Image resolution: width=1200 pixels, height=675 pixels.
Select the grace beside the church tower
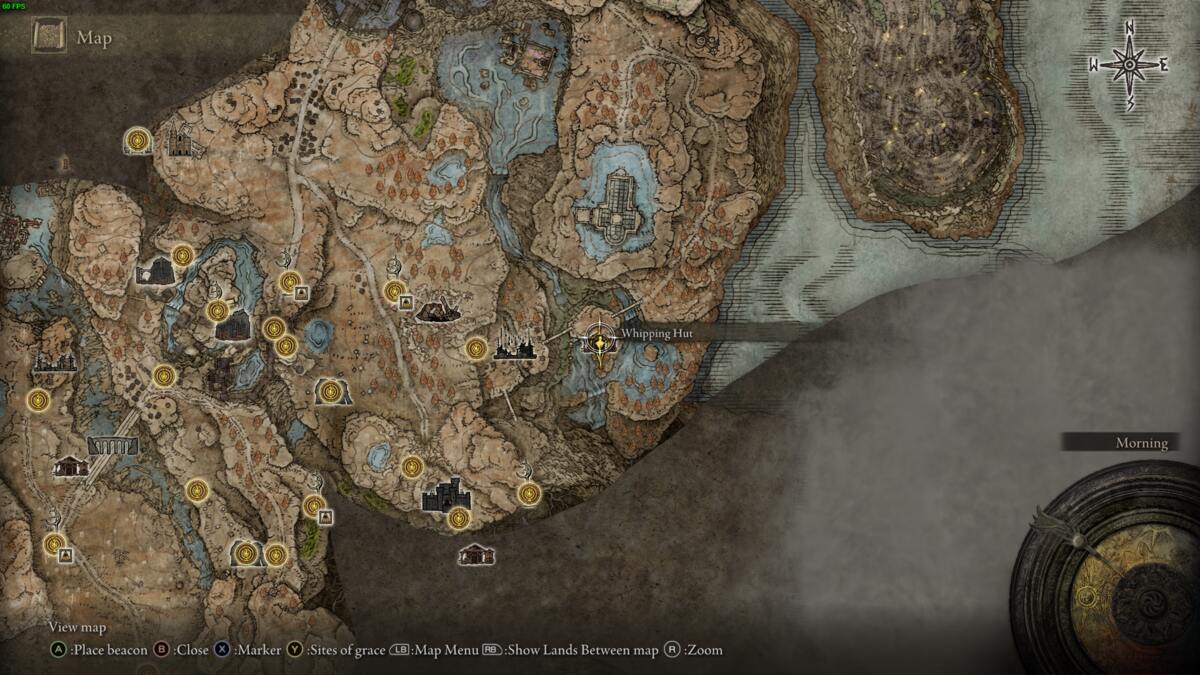pyautogui.click(x=137, y=140)
